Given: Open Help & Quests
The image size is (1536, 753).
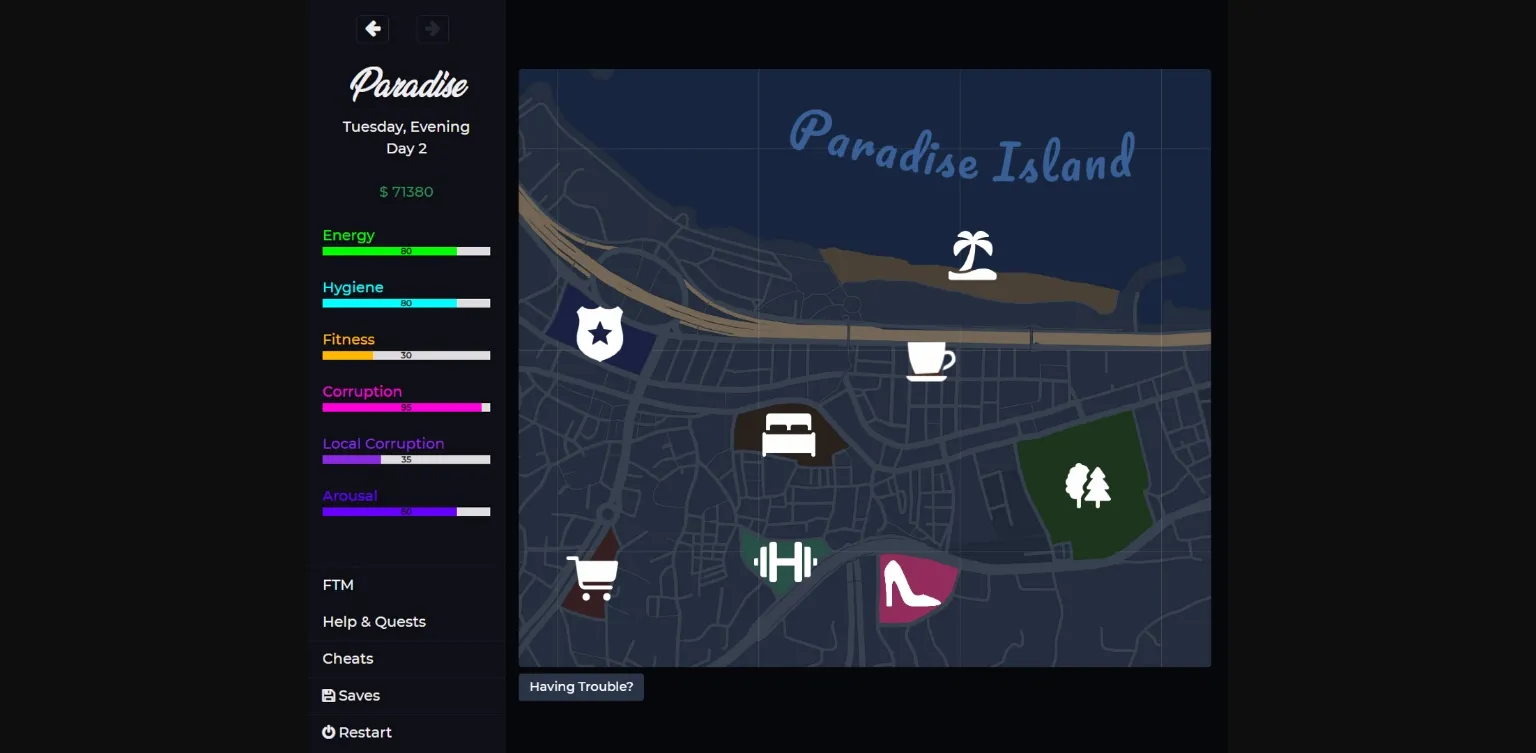Looking at the screenshot, I should coord(374,621).
